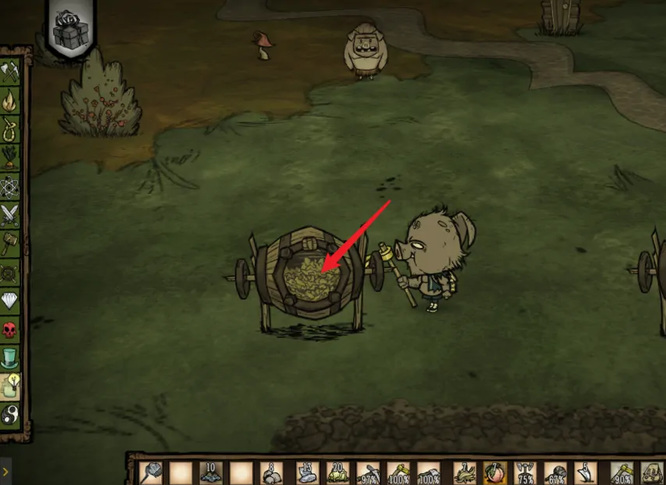Screen dimensions: 666x485
Task: Open the Light crafting tab with flame
Action: pos(12,100)
